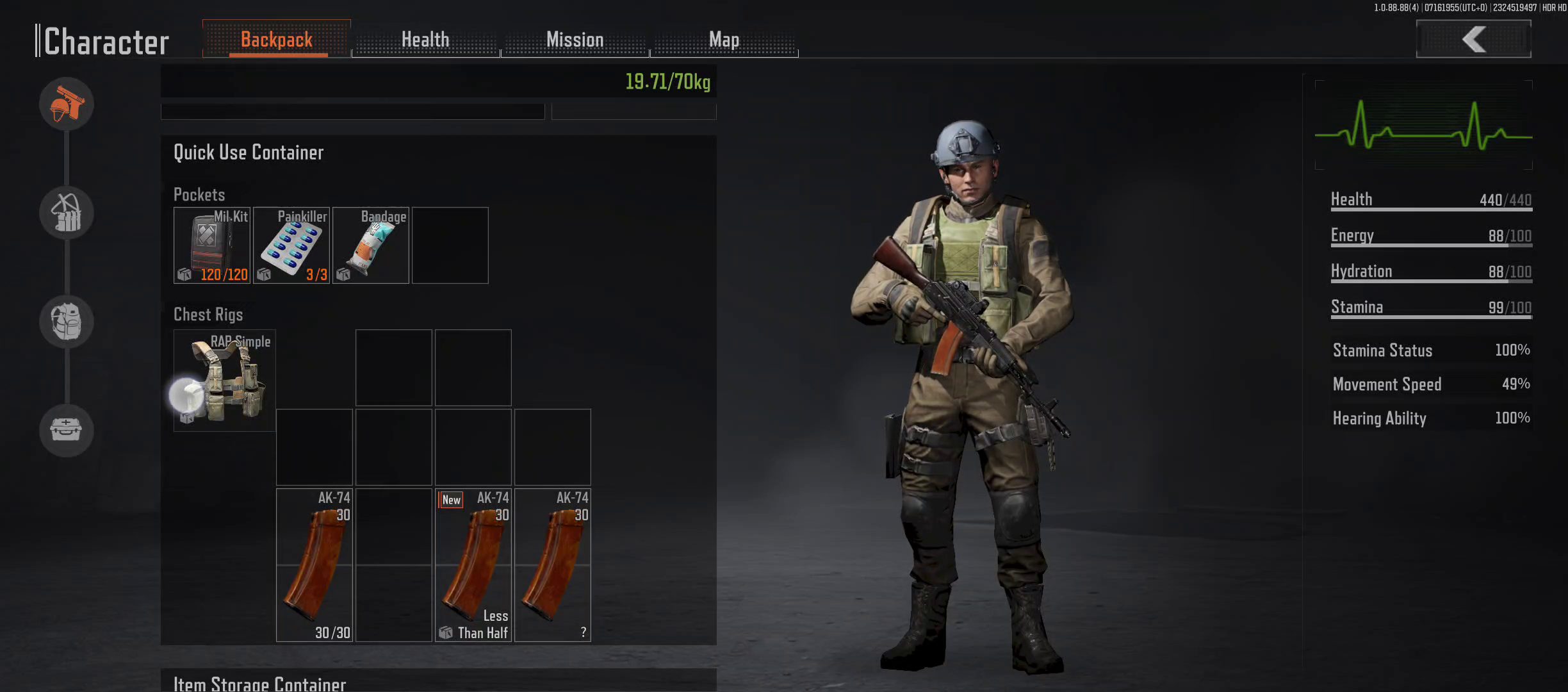Image resolution: width=1568 pixels, height=692 pixels.
Task: Switch to the Backpack tab
Action: (277, 40)
